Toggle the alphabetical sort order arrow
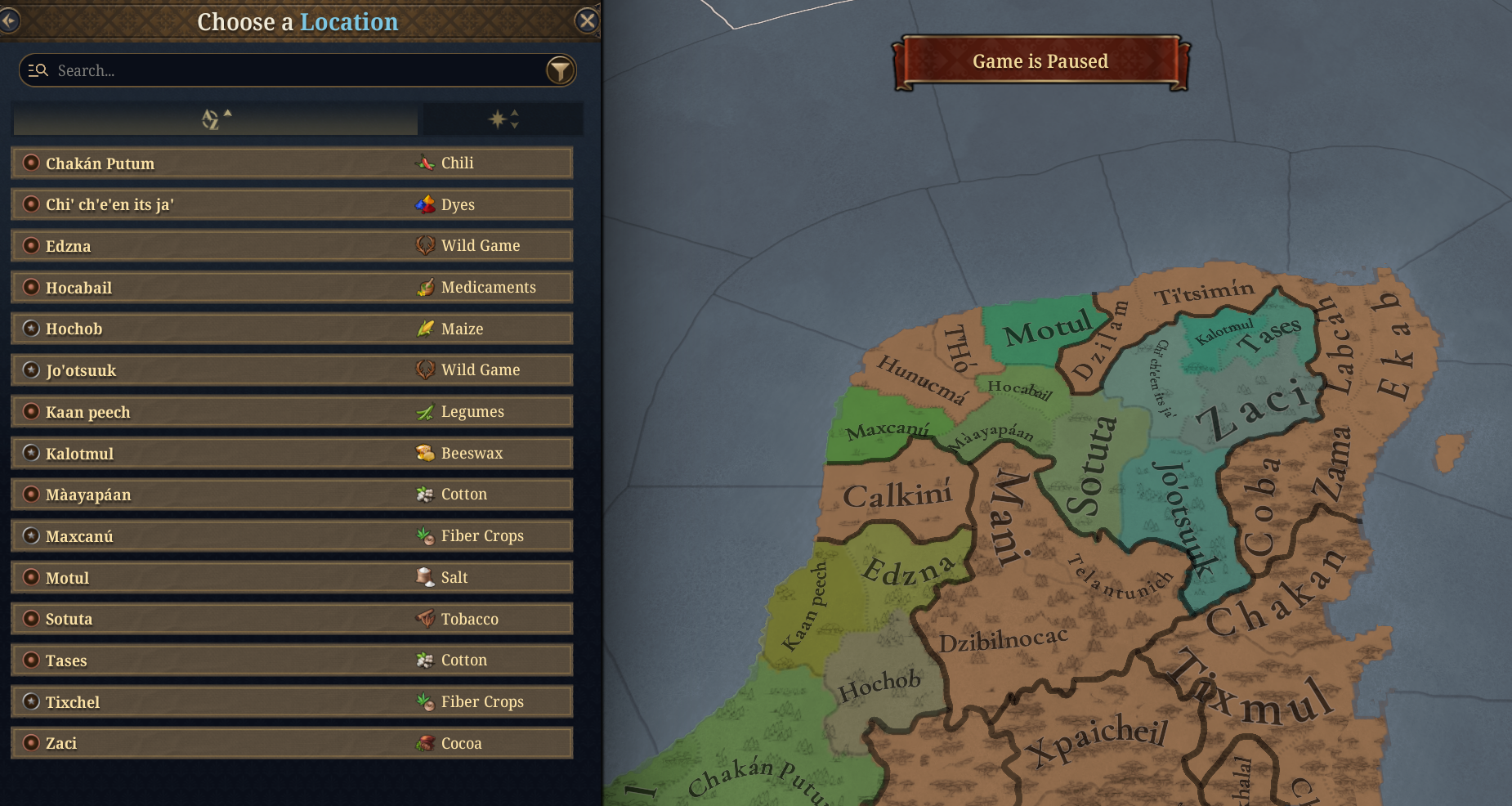This screenshot has height=806, width=1512. click(227, 114)
